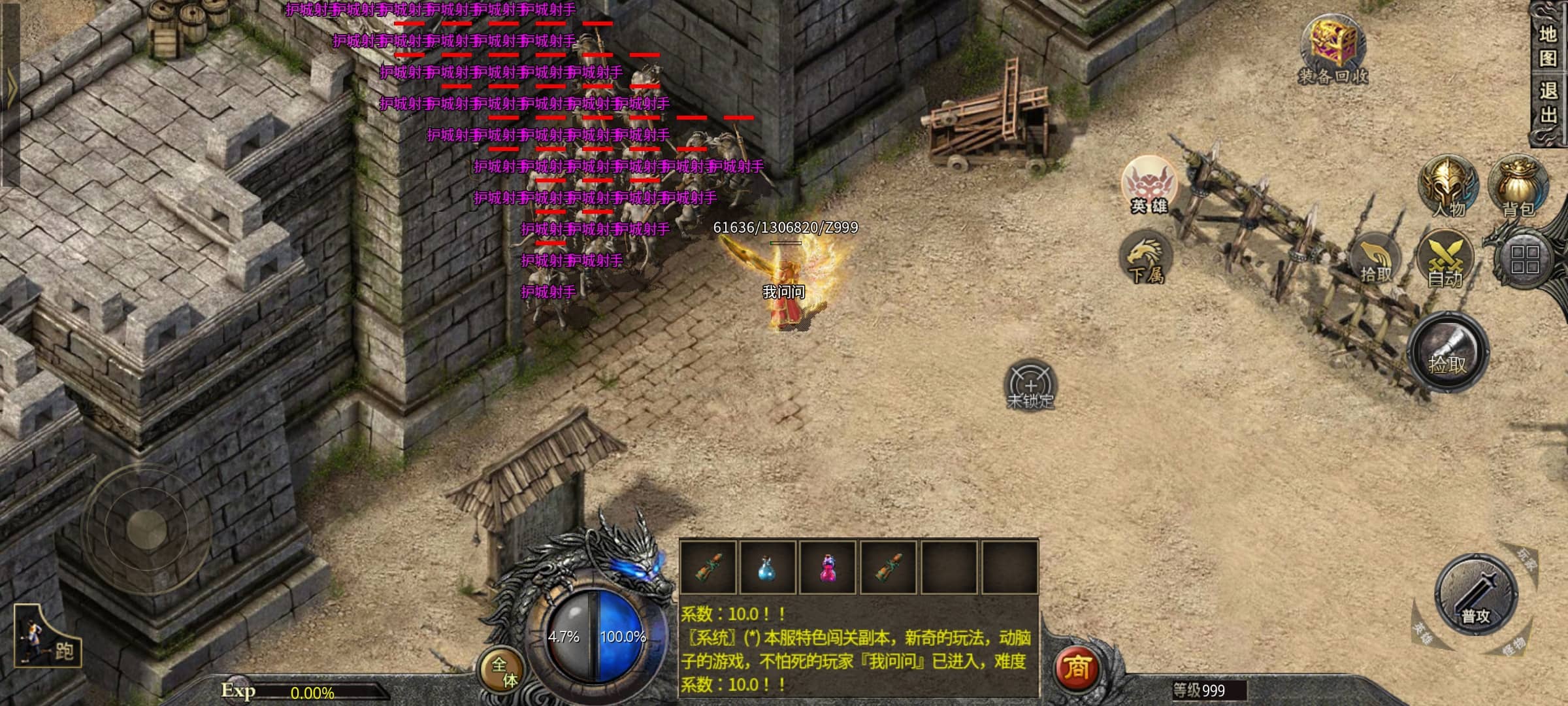Screen dimensions: 1568x706
Task: Open the four-square grid menu
Action: tap(1524, 260)
